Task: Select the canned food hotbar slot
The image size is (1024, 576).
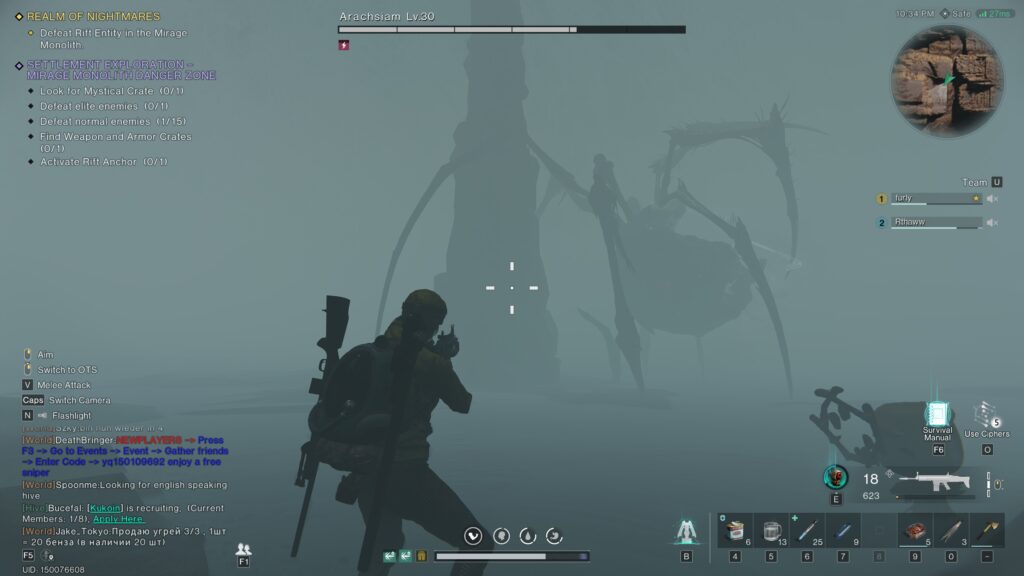Action: tap(735, 531)
